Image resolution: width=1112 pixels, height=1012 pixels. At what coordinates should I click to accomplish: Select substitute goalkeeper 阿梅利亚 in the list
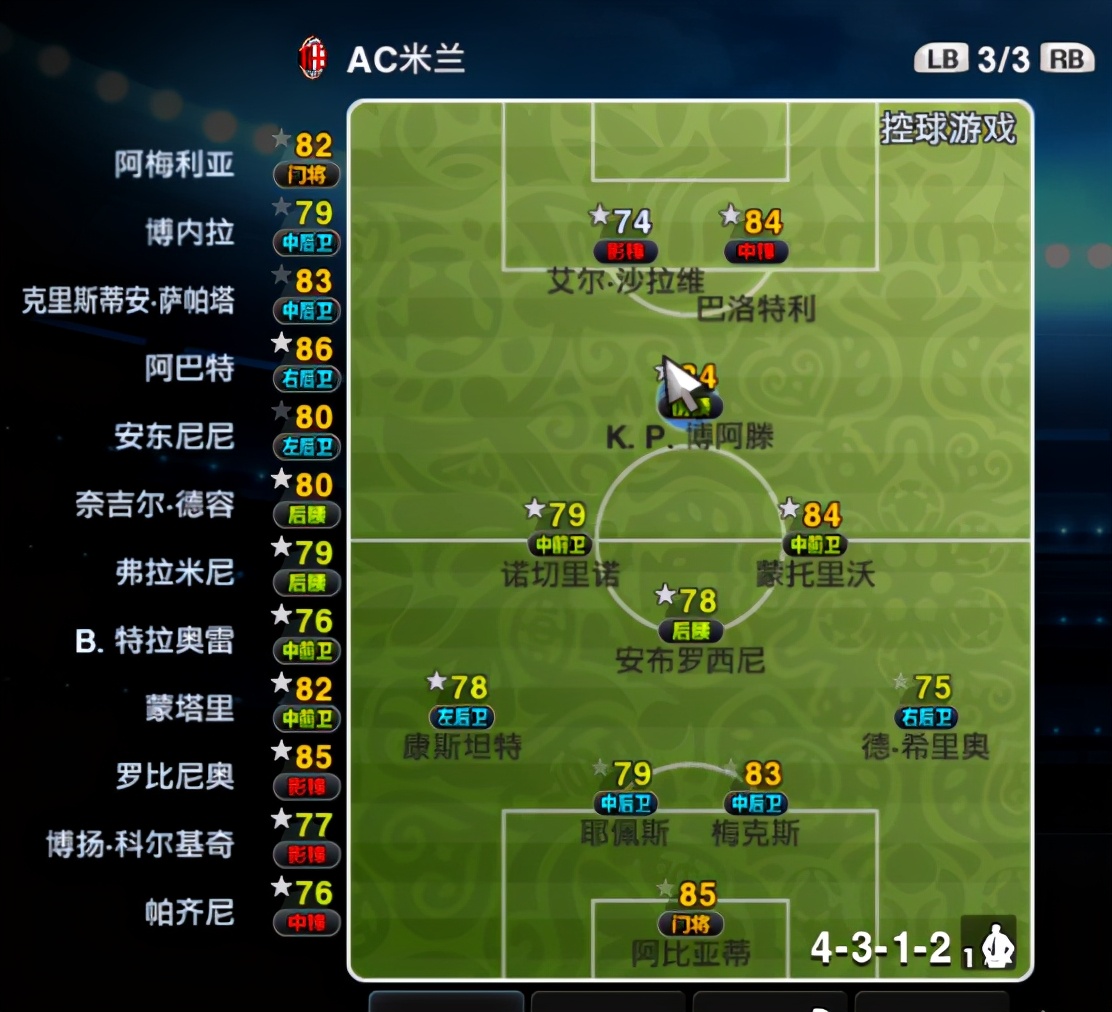[175, 165]
